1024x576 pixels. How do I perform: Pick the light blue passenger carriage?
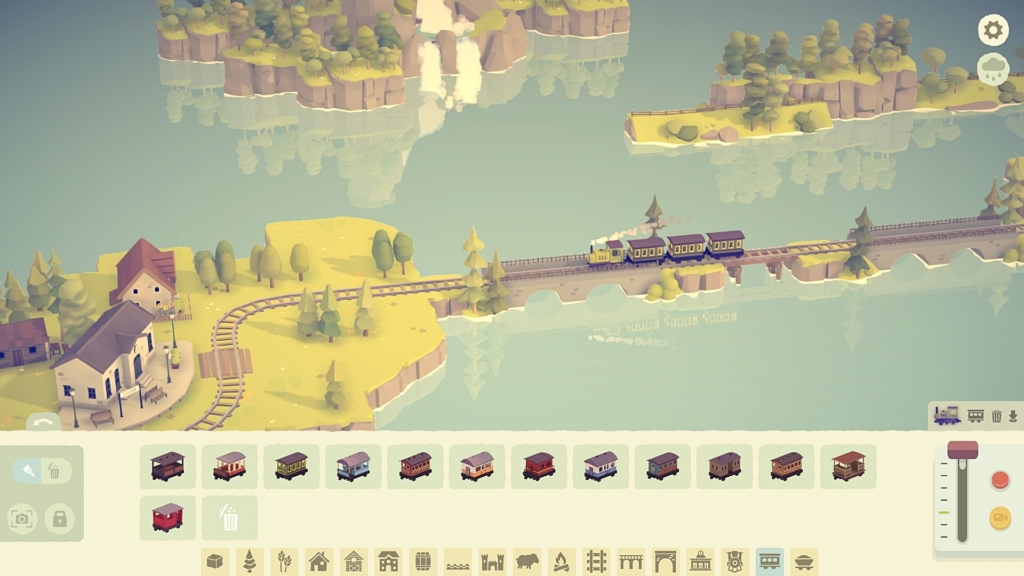point(353,466)
